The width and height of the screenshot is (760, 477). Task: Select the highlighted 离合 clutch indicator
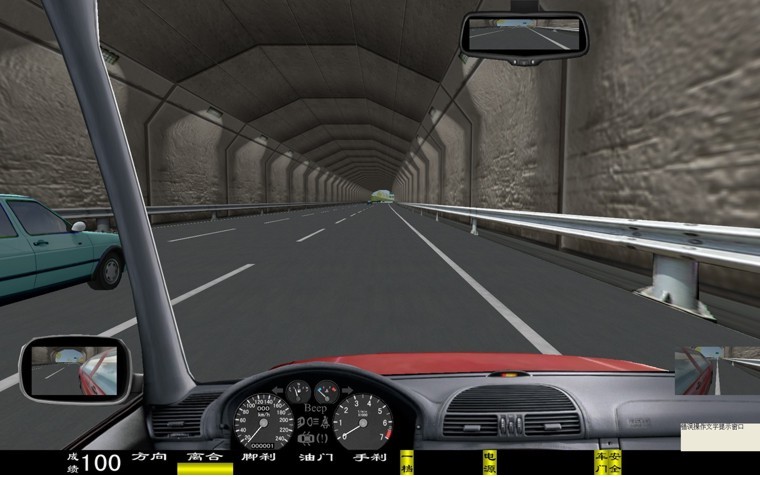click(x=204, y=459)
